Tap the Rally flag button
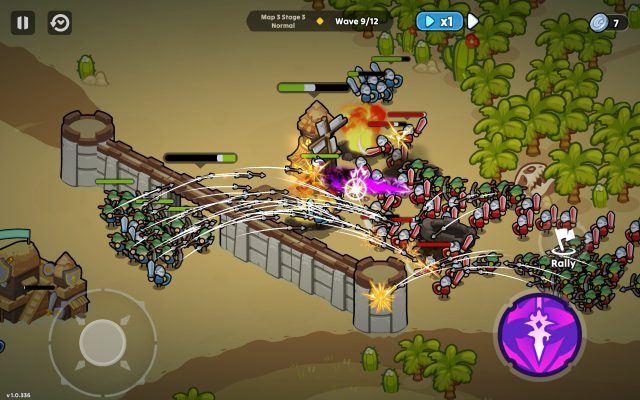The width and height of the screenshot is (640, 400). (x=566, y=246)
